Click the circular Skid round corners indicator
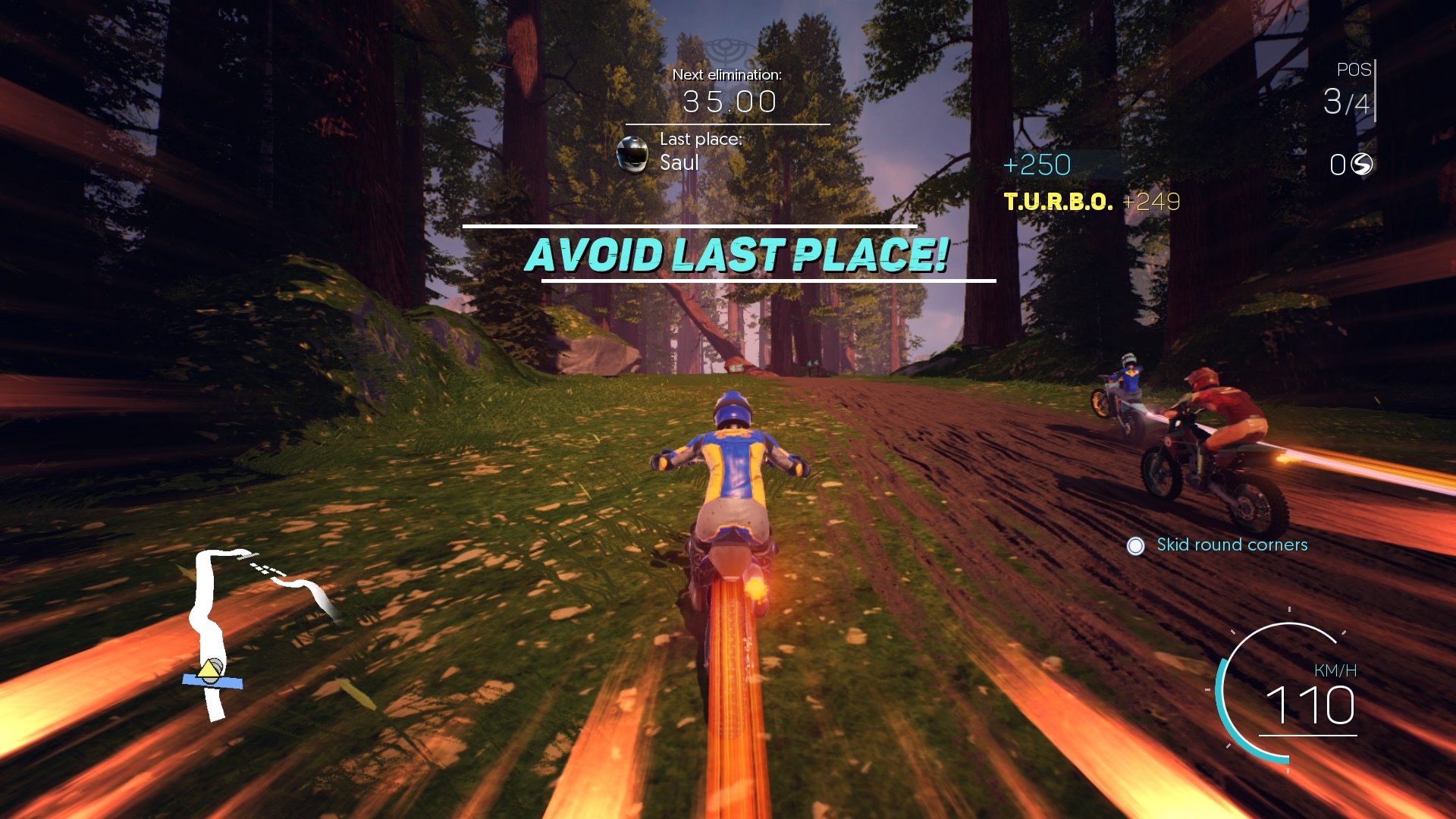This screenshot has height=819, width=1456. point(1134,544)
